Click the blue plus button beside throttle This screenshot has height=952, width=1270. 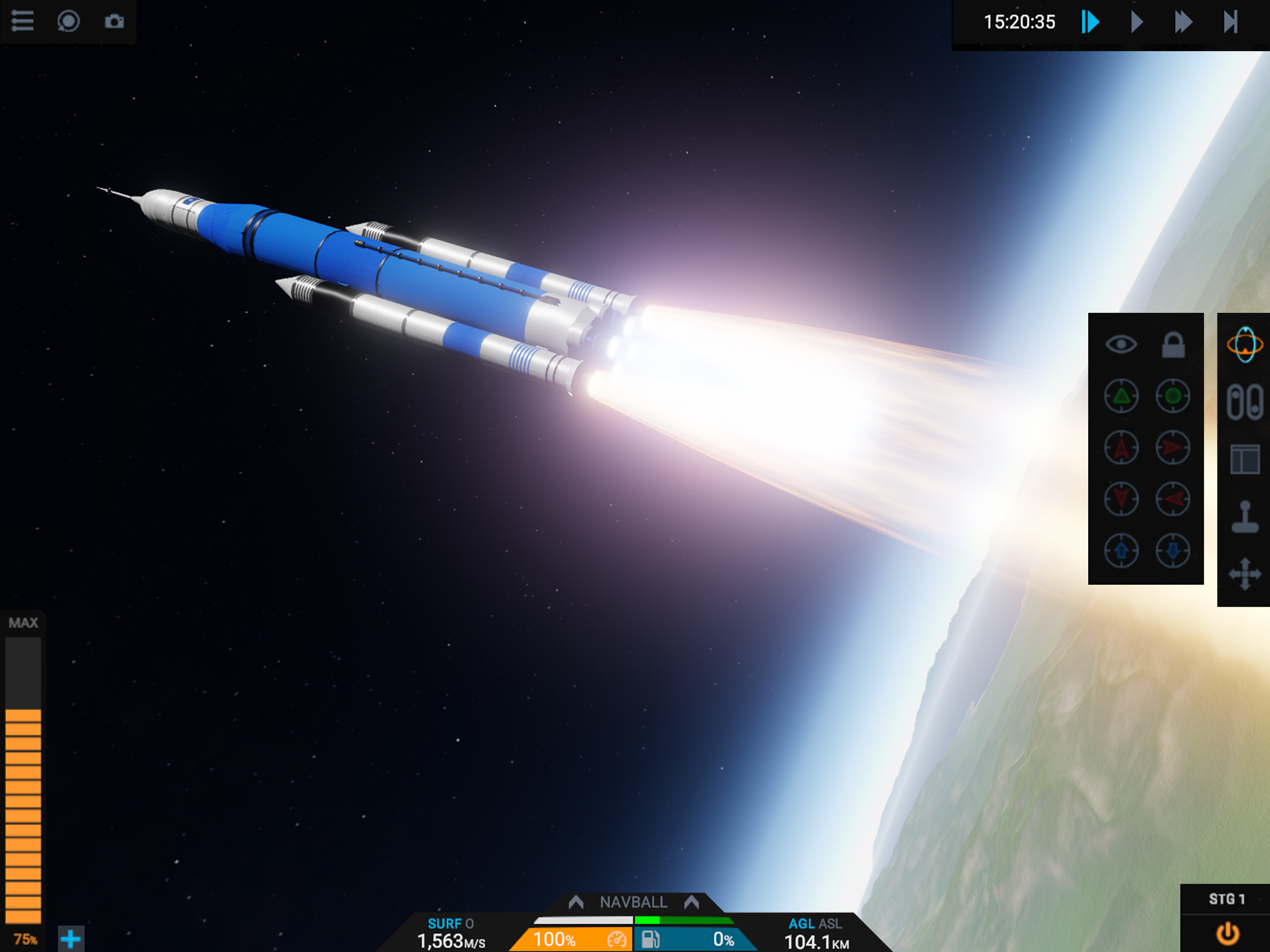(71, 939)
